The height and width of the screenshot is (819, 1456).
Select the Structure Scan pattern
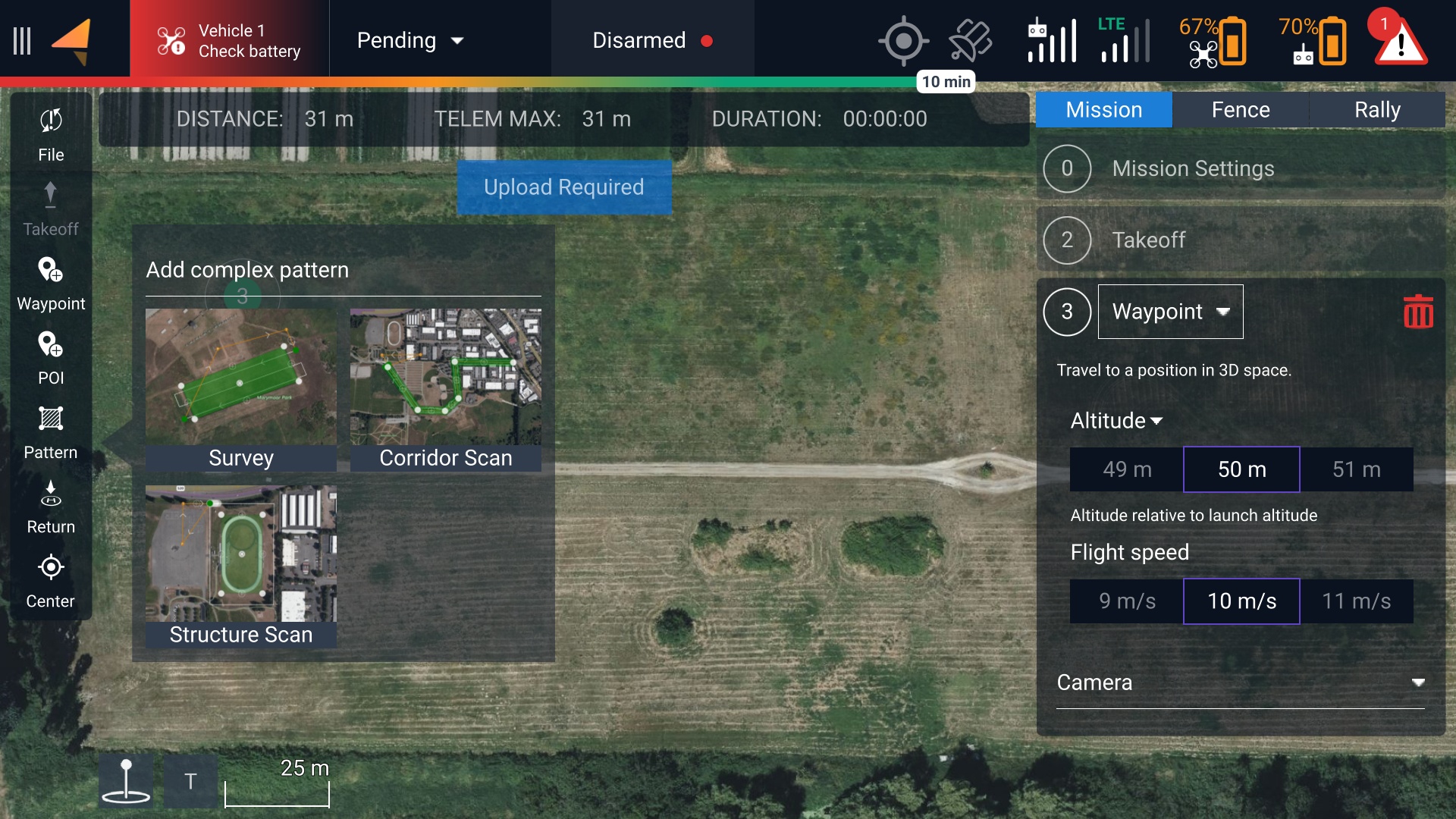pyautogui.click(x=240, y=566)
